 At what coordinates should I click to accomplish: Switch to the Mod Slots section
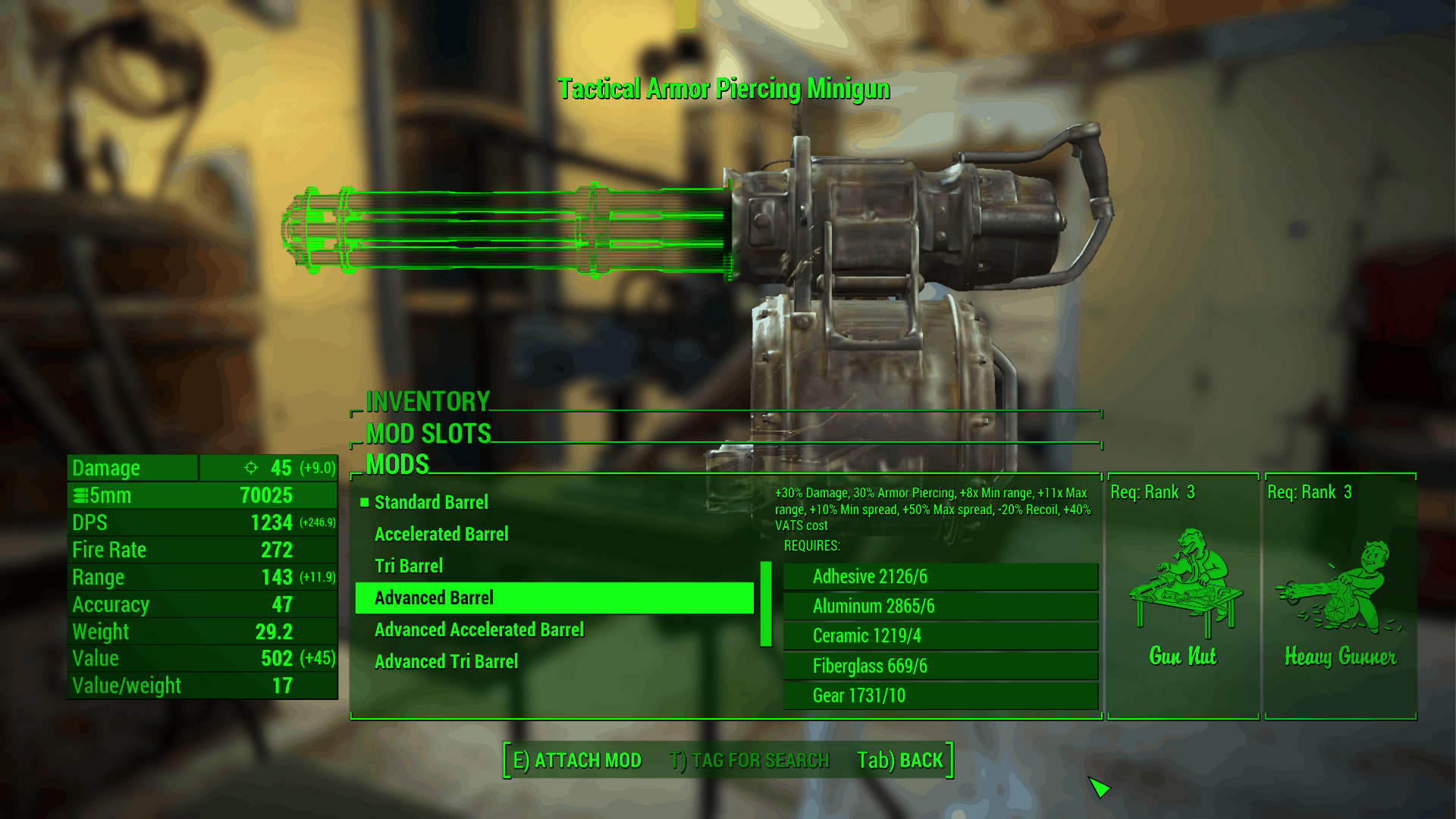click(x=428, y=434)
